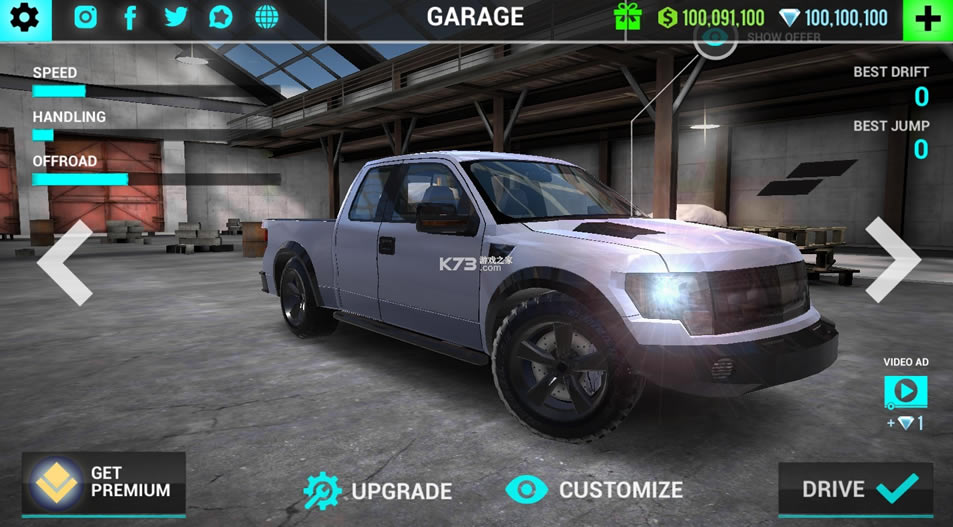The width and height of the screenshot is (953, 527).
Task: Click the chat bubble star icon
Action: coord(221,17)
